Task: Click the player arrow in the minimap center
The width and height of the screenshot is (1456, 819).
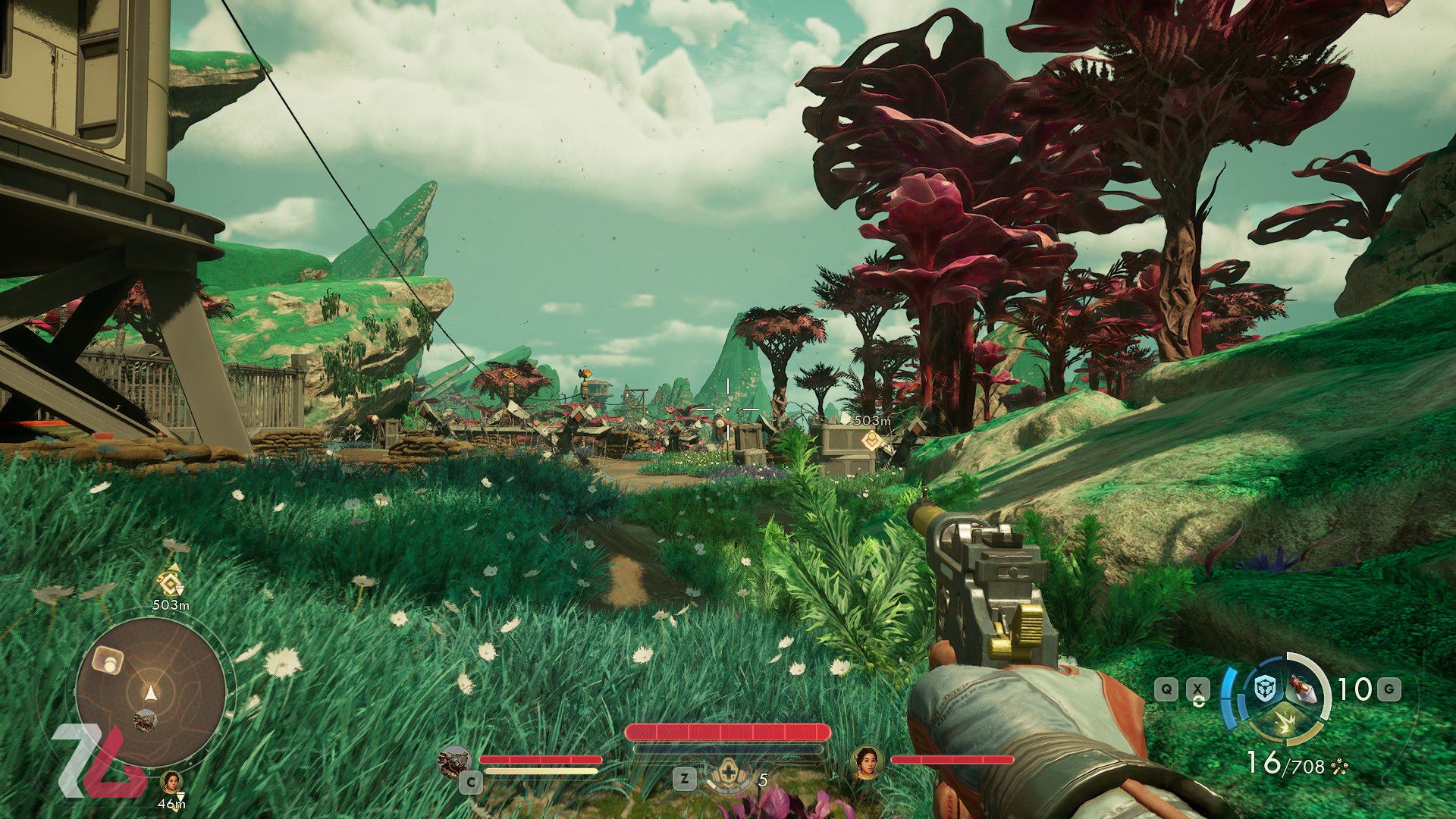Action: pos(151,692)
